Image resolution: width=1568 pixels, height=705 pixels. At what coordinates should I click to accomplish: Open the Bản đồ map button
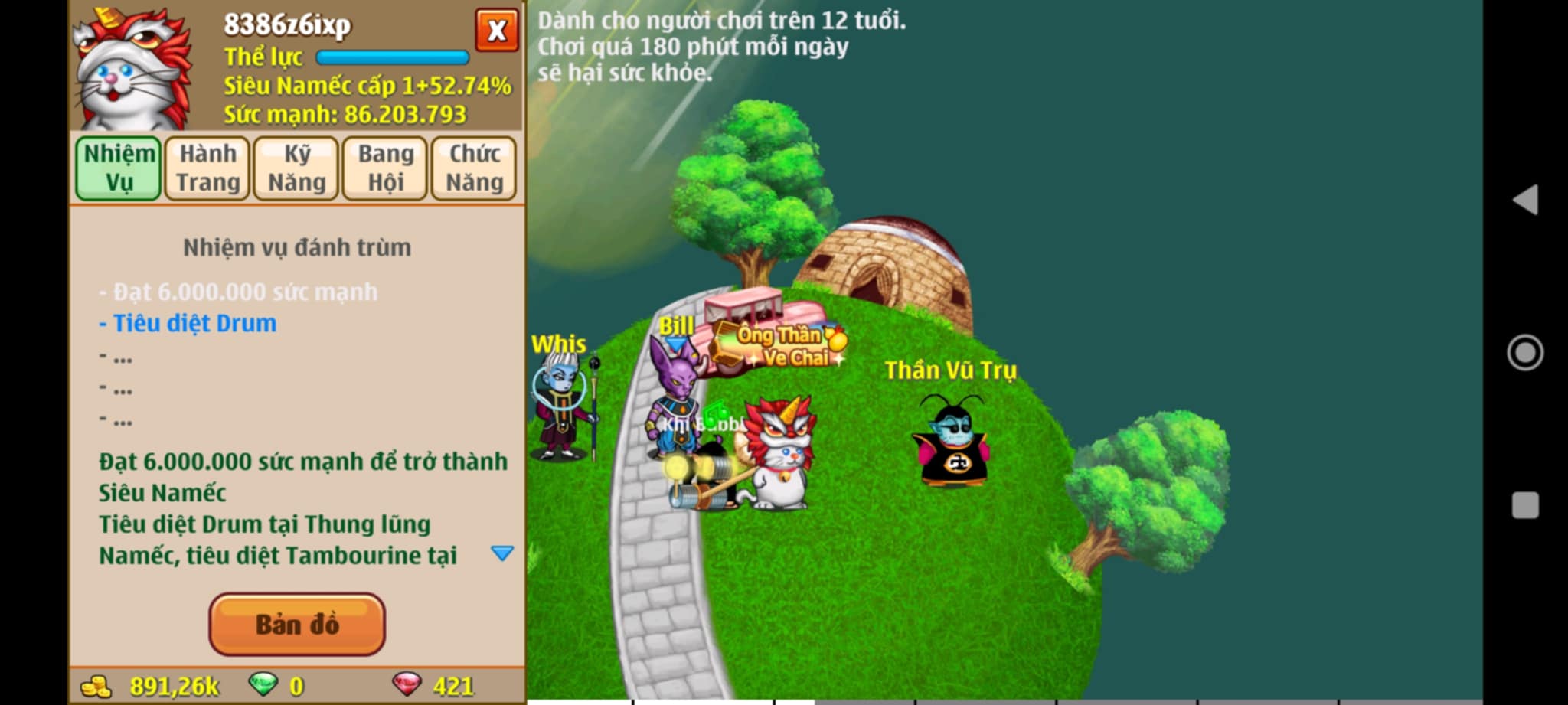(297, 625)
